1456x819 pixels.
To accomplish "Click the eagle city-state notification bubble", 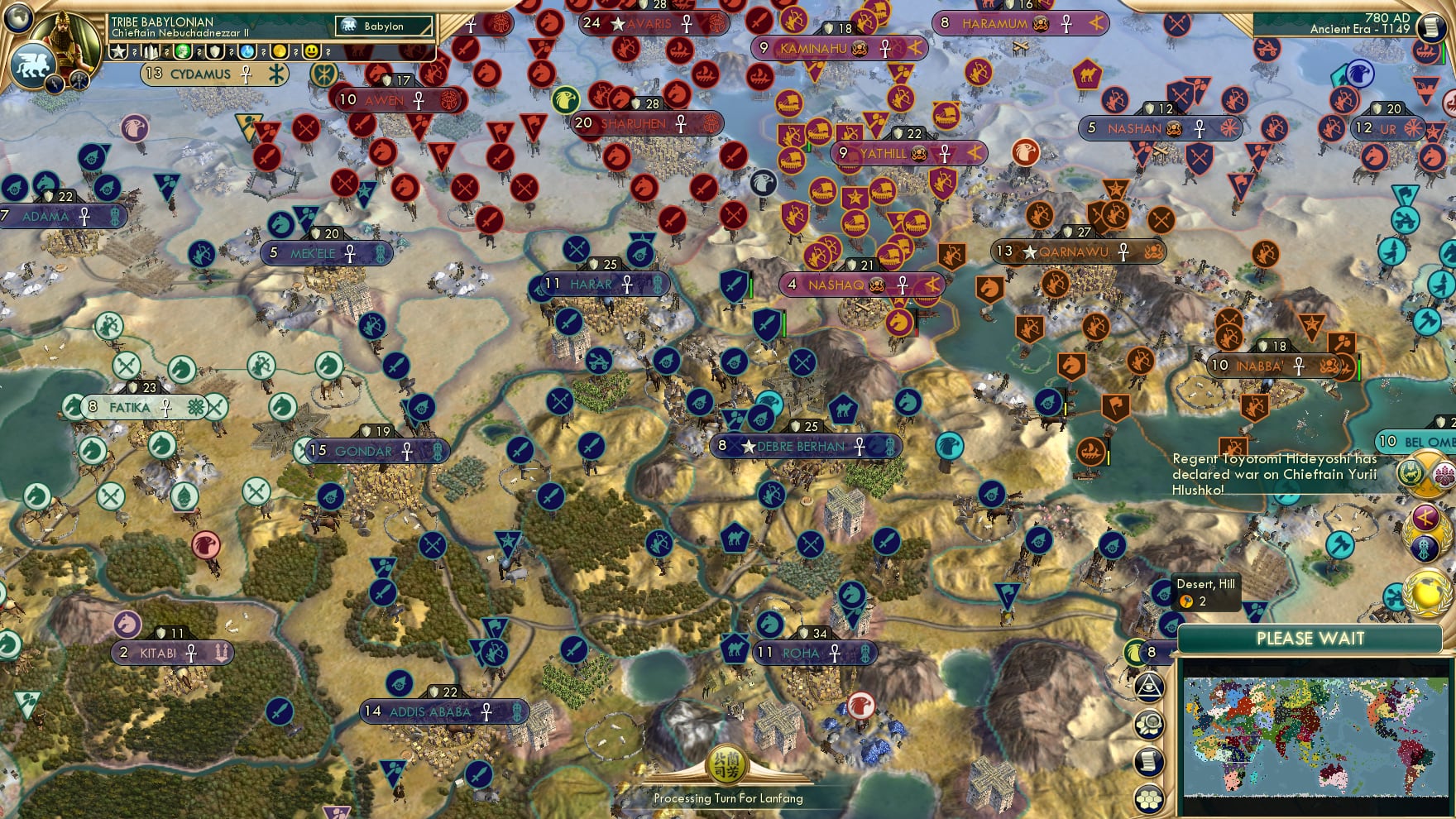I will pyautogui.click(x=1136, y=651).
